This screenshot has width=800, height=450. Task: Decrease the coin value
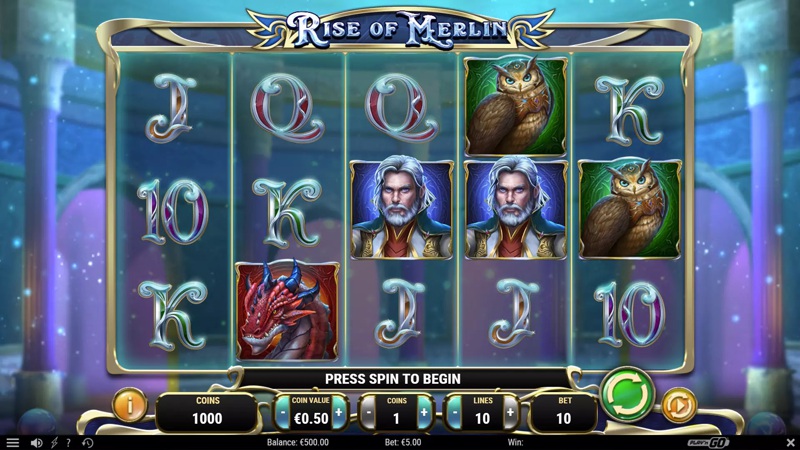point(283,412)
